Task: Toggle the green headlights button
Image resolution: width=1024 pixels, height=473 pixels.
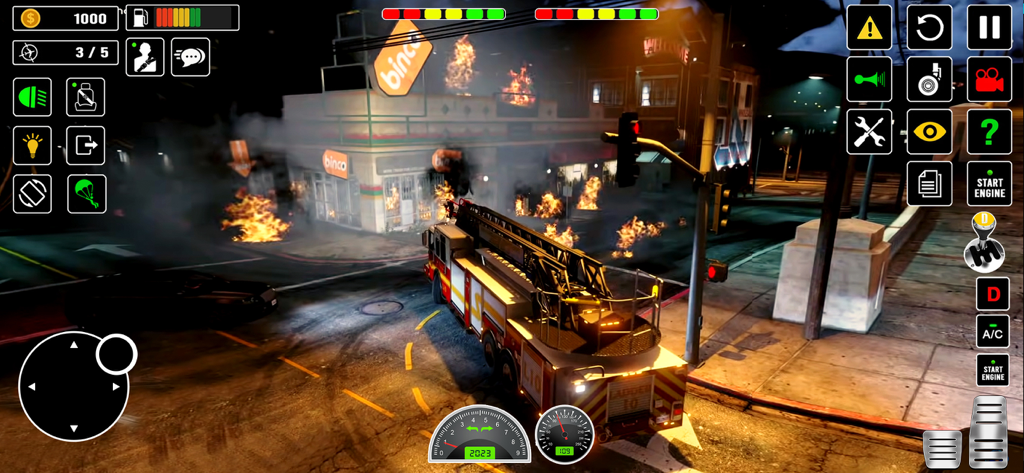Action: (32, 97)
